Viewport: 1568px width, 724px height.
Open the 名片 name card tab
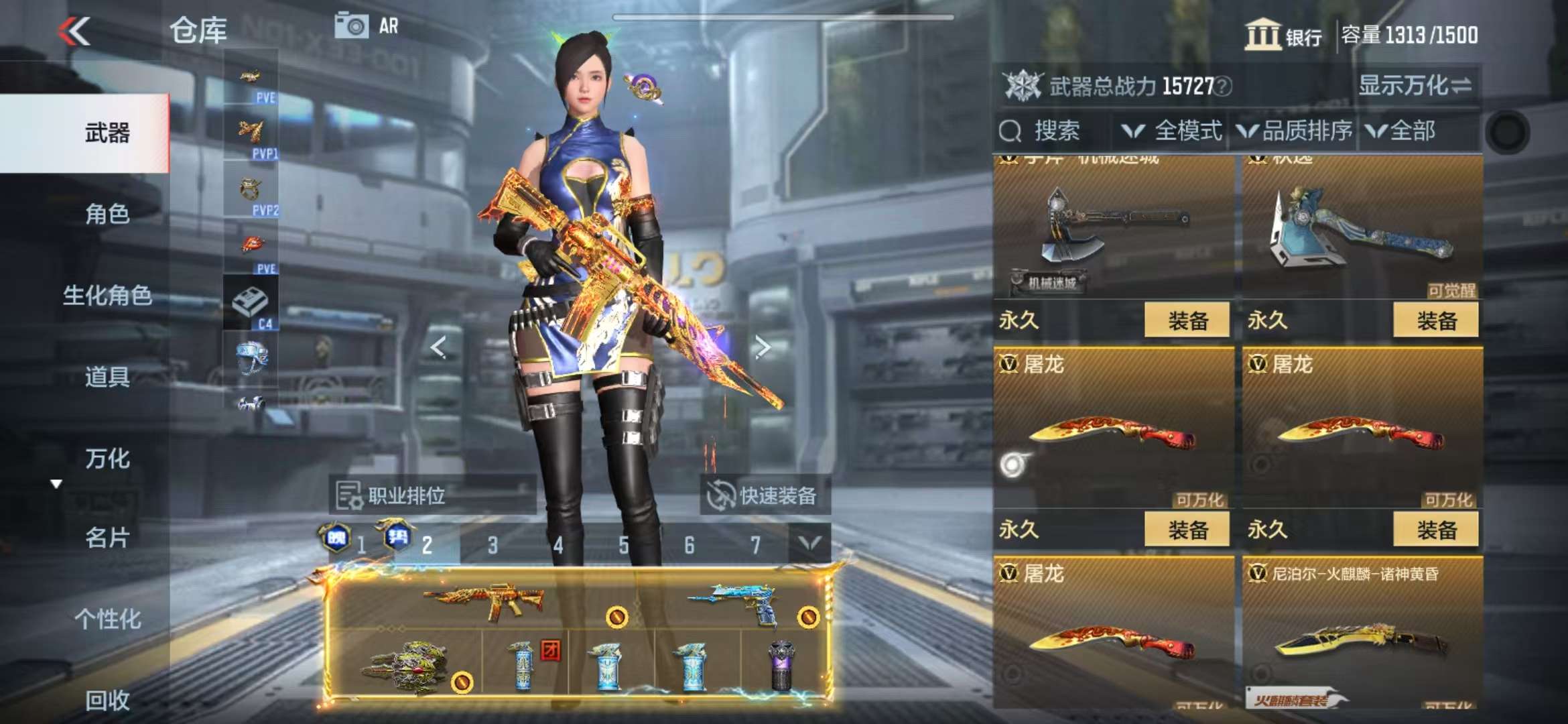[107, 538]
